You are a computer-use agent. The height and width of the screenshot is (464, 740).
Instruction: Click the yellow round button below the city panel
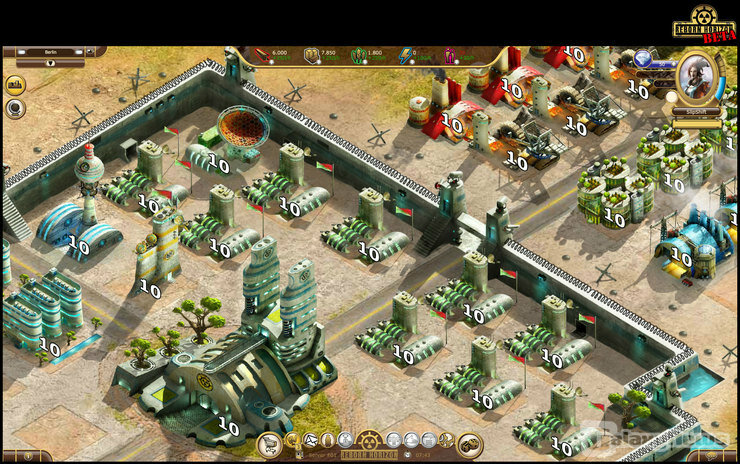pos(15,85)
